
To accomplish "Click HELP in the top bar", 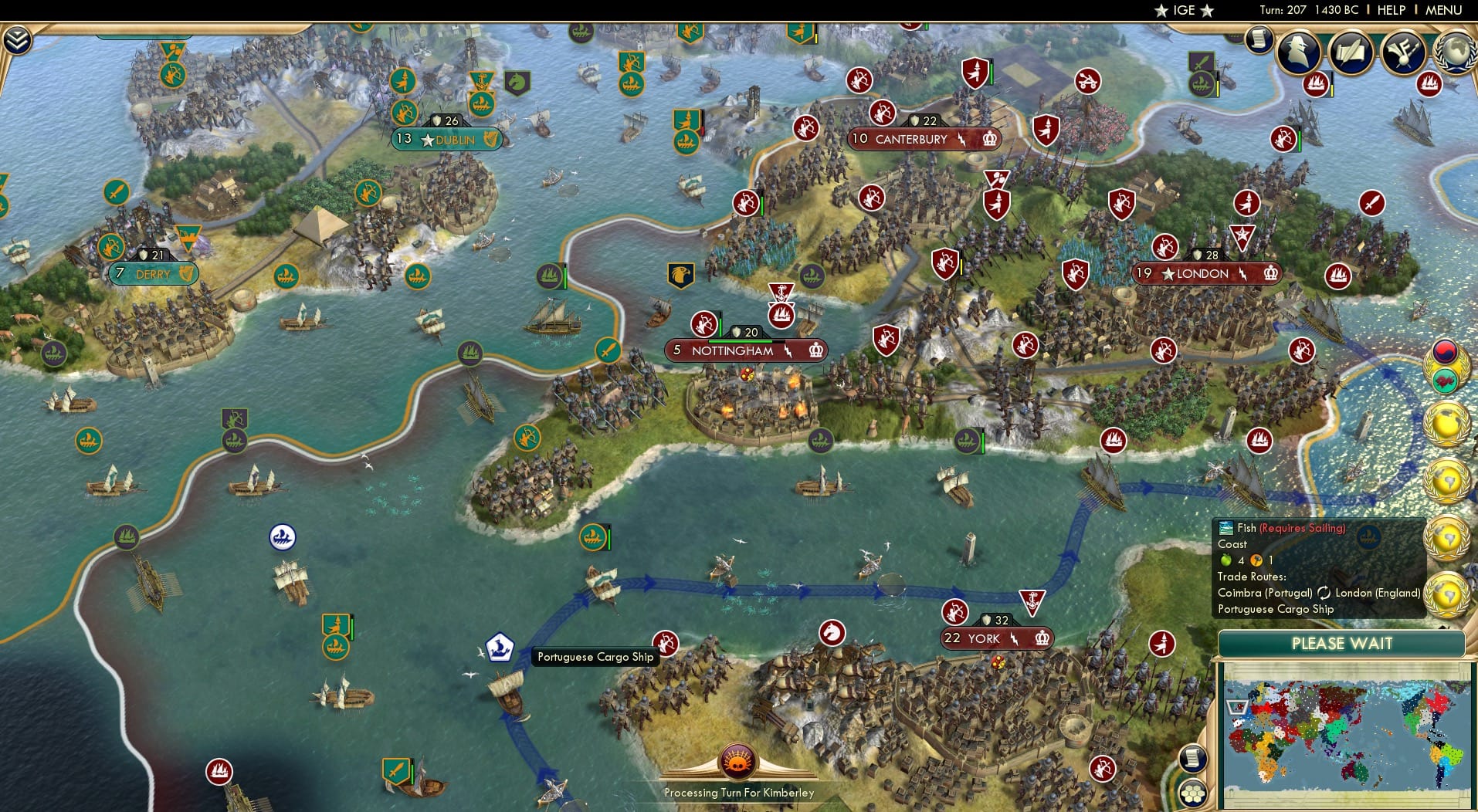I will pyautogui.click(x=1390, y=10).
